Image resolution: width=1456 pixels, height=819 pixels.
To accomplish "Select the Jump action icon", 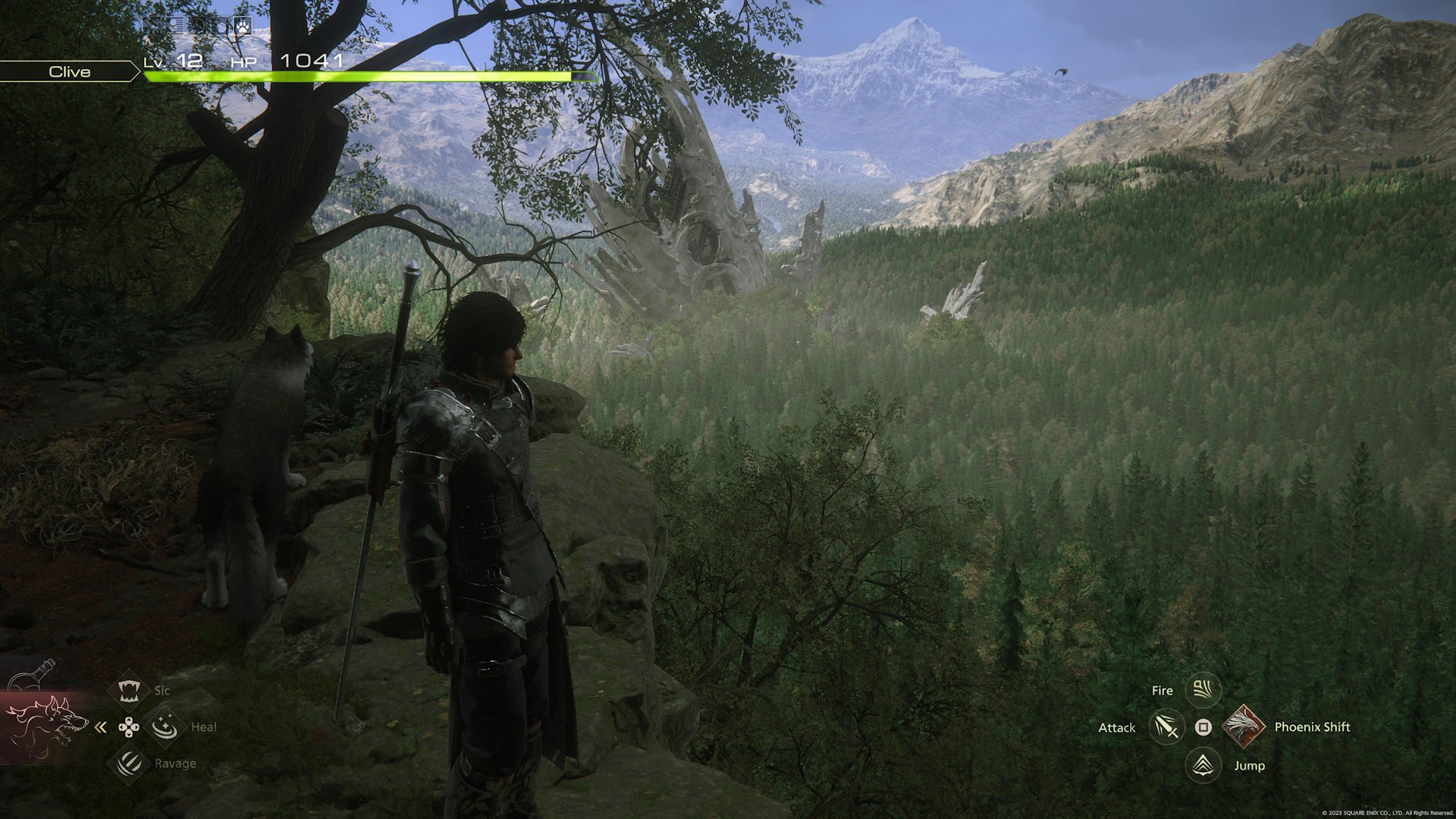I will (1203, 765).
